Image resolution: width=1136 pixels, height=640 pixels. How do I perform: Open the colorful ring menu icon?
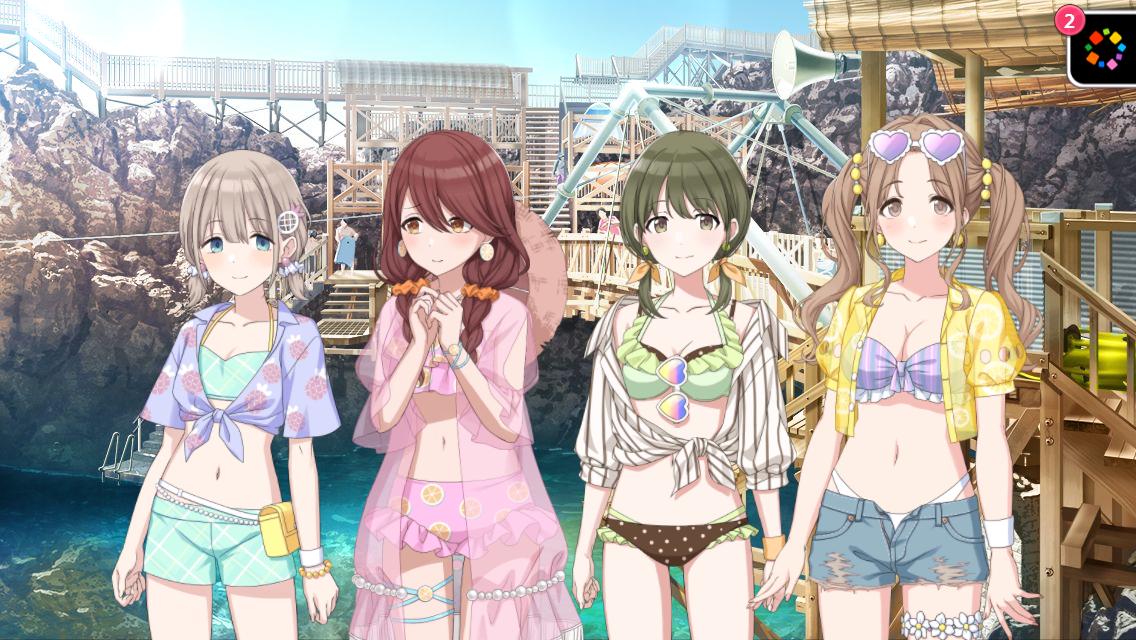pyautogui.click(x=1105, y=47)
